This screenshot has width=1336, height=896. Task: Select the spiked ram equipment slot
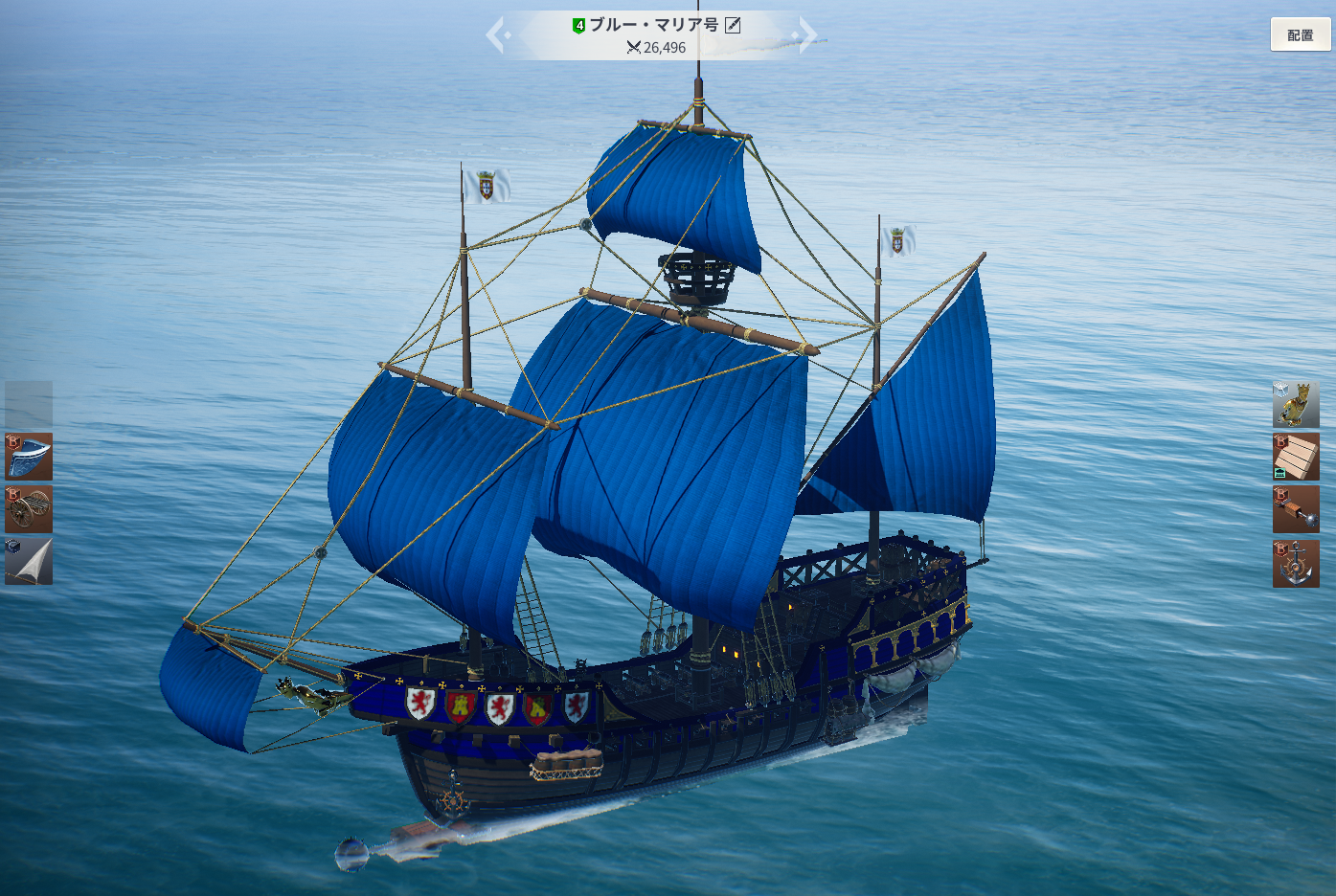pos(1296,509)
